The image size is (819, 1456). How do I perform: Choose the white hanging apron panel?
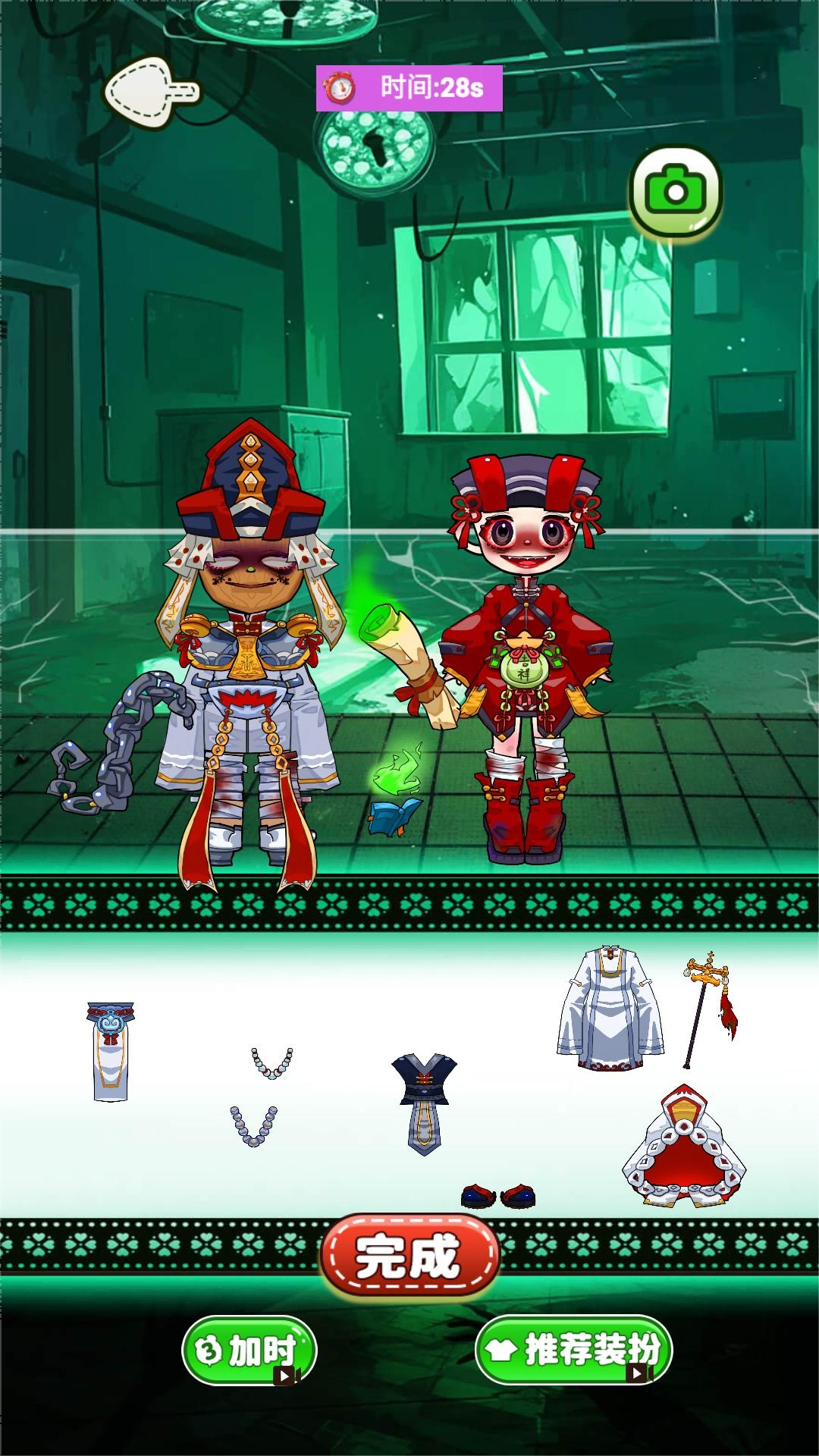click(x=111, y=1052)
